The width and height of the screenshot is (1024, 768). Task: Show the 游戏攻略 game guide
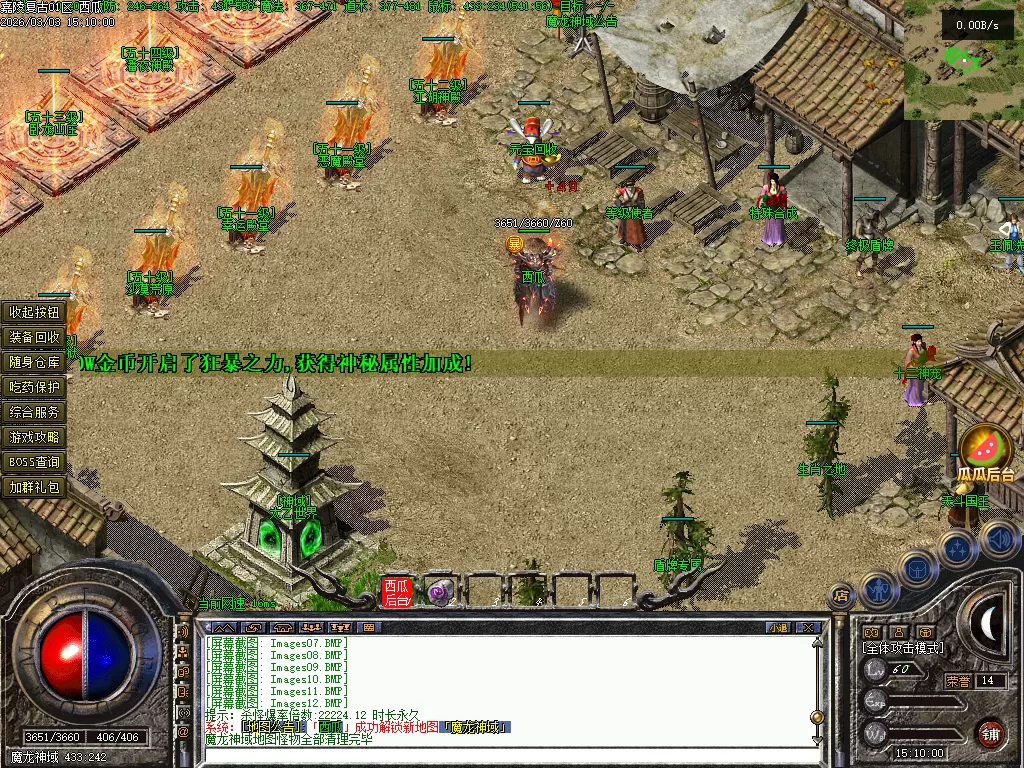pyautogui.click(x=35, y=437)
